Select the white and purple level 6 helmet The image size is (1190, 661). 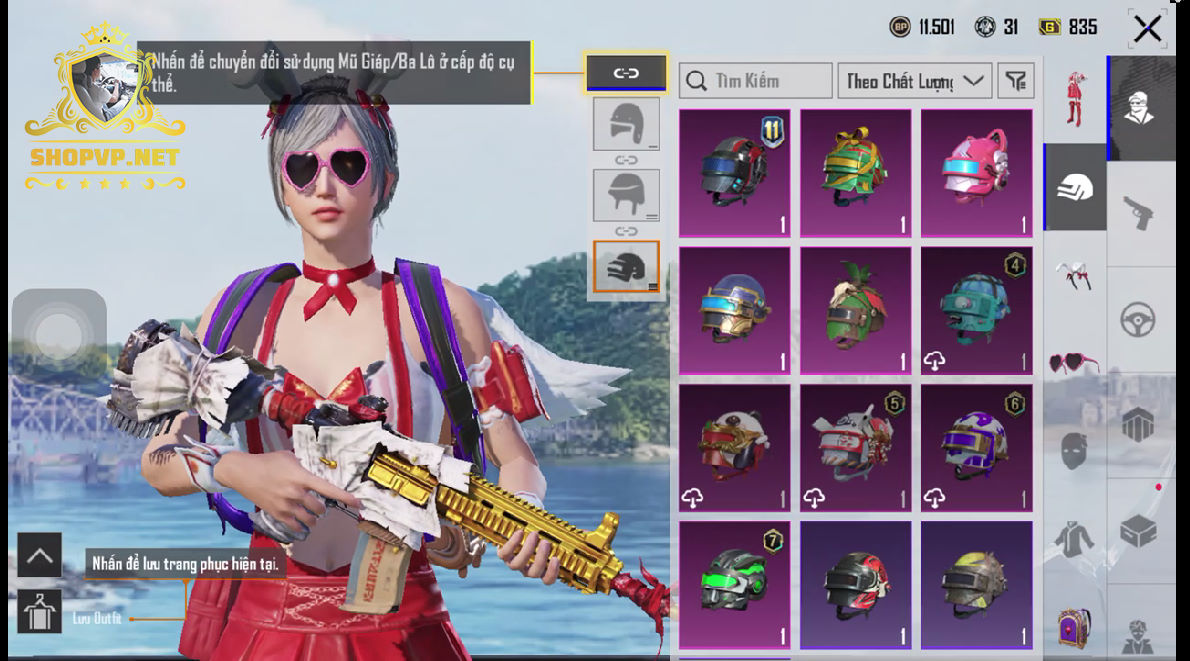(976, 448)
